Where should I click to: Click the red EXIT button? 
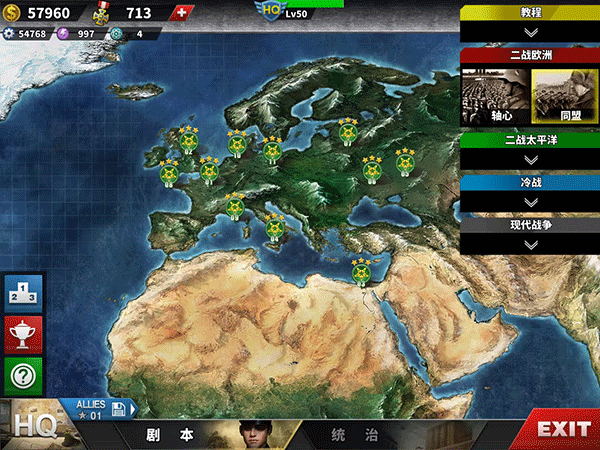[563, 429]
